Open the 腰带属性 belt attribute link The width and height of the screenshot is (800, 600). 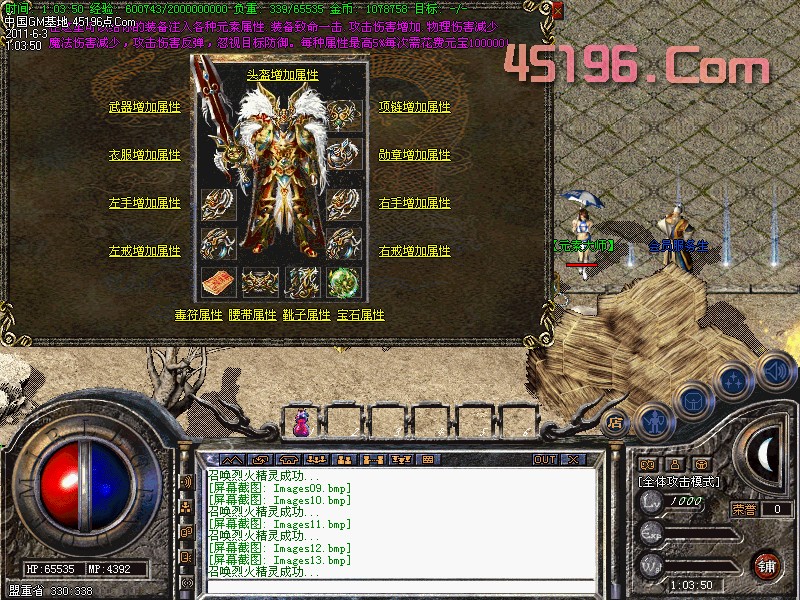tap(252, 314)
